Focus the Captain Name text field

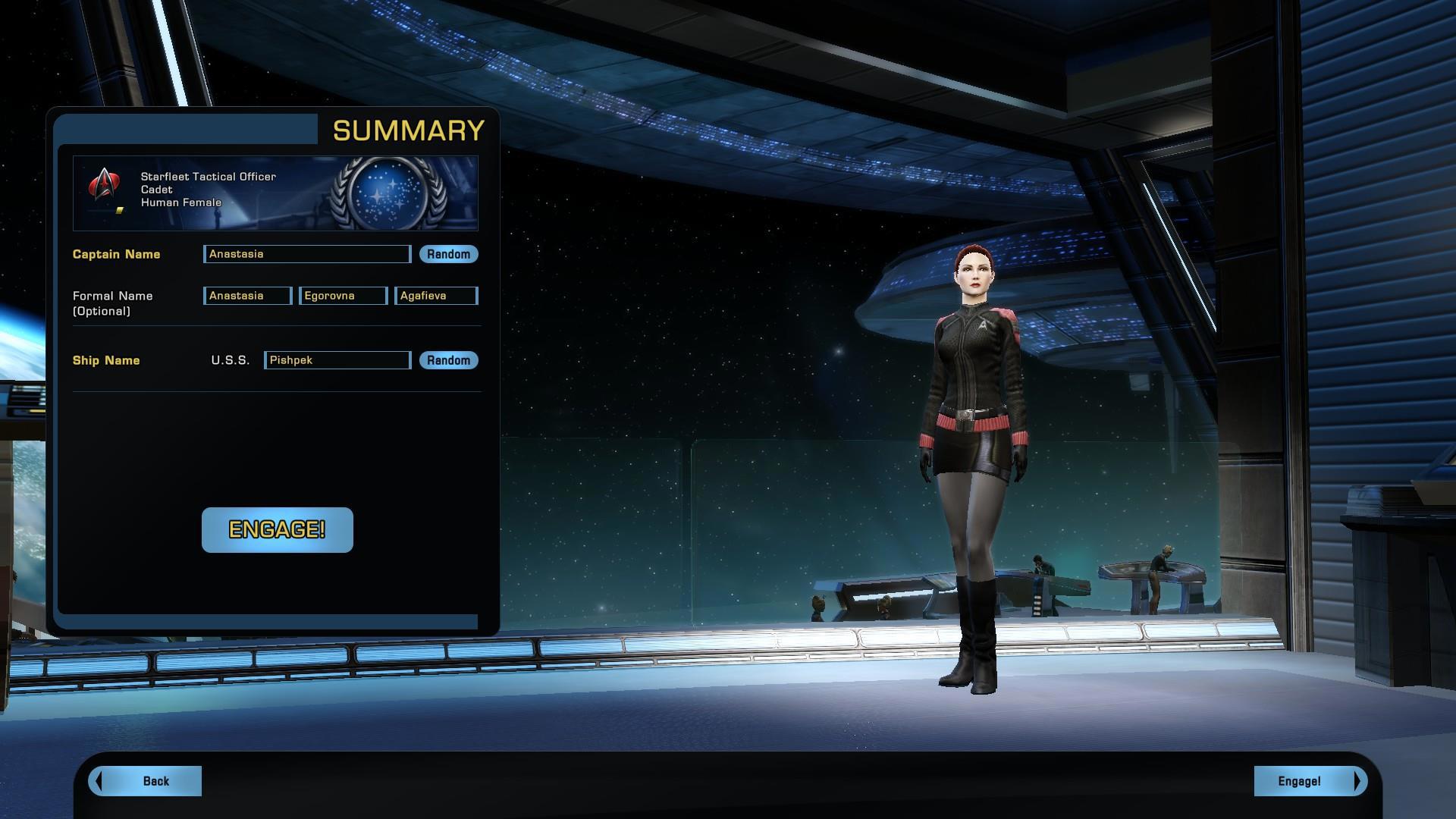click(x=307, y=254)
